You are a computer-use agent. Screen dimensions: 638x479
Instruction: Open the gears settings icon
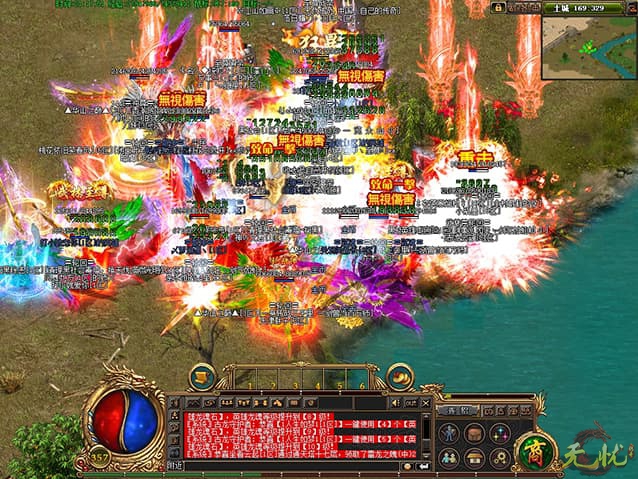(499, 457)
